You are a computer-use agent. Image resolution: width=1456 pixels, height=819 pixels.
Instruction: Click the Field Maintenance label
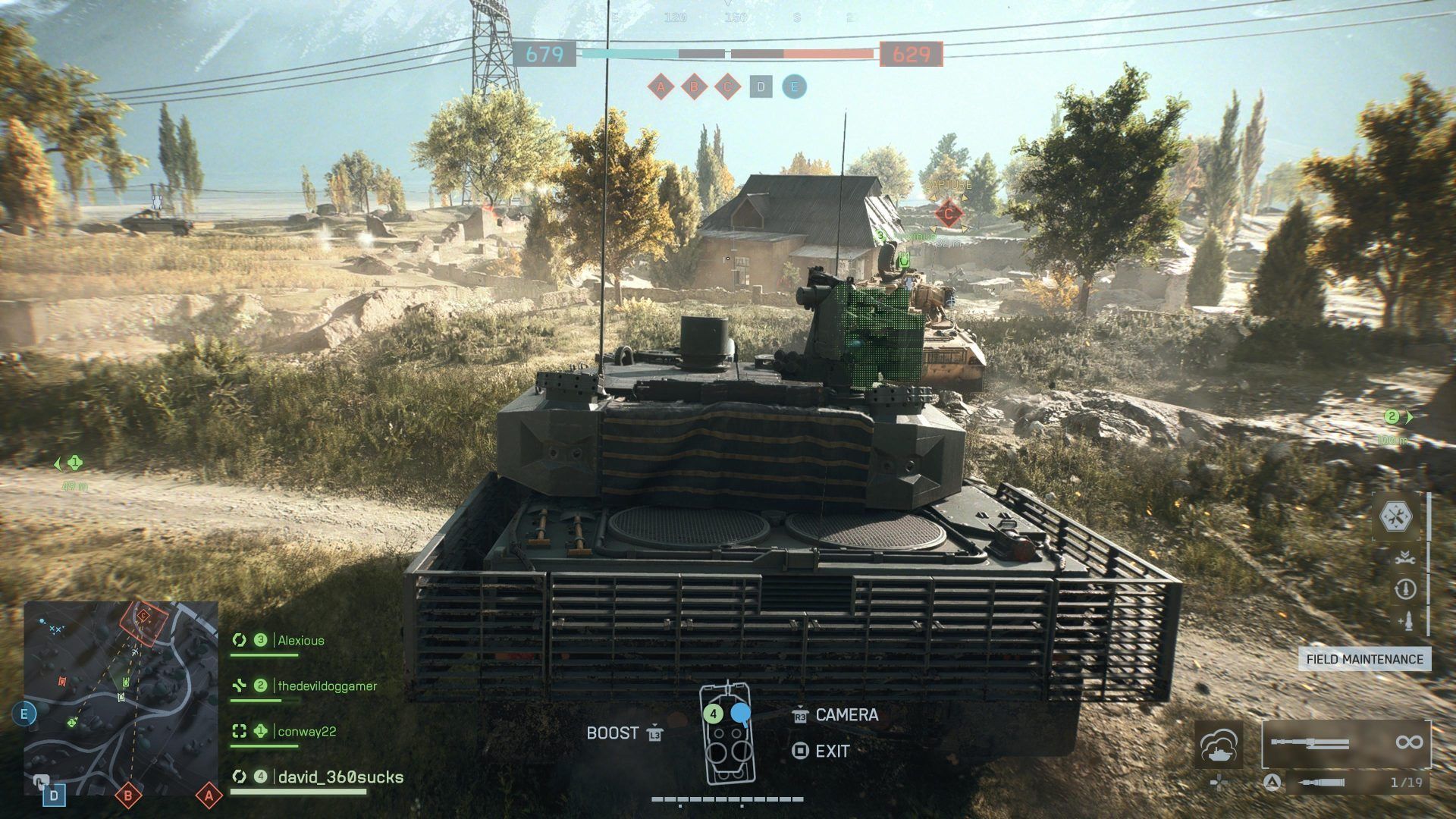pos(1364,659)
